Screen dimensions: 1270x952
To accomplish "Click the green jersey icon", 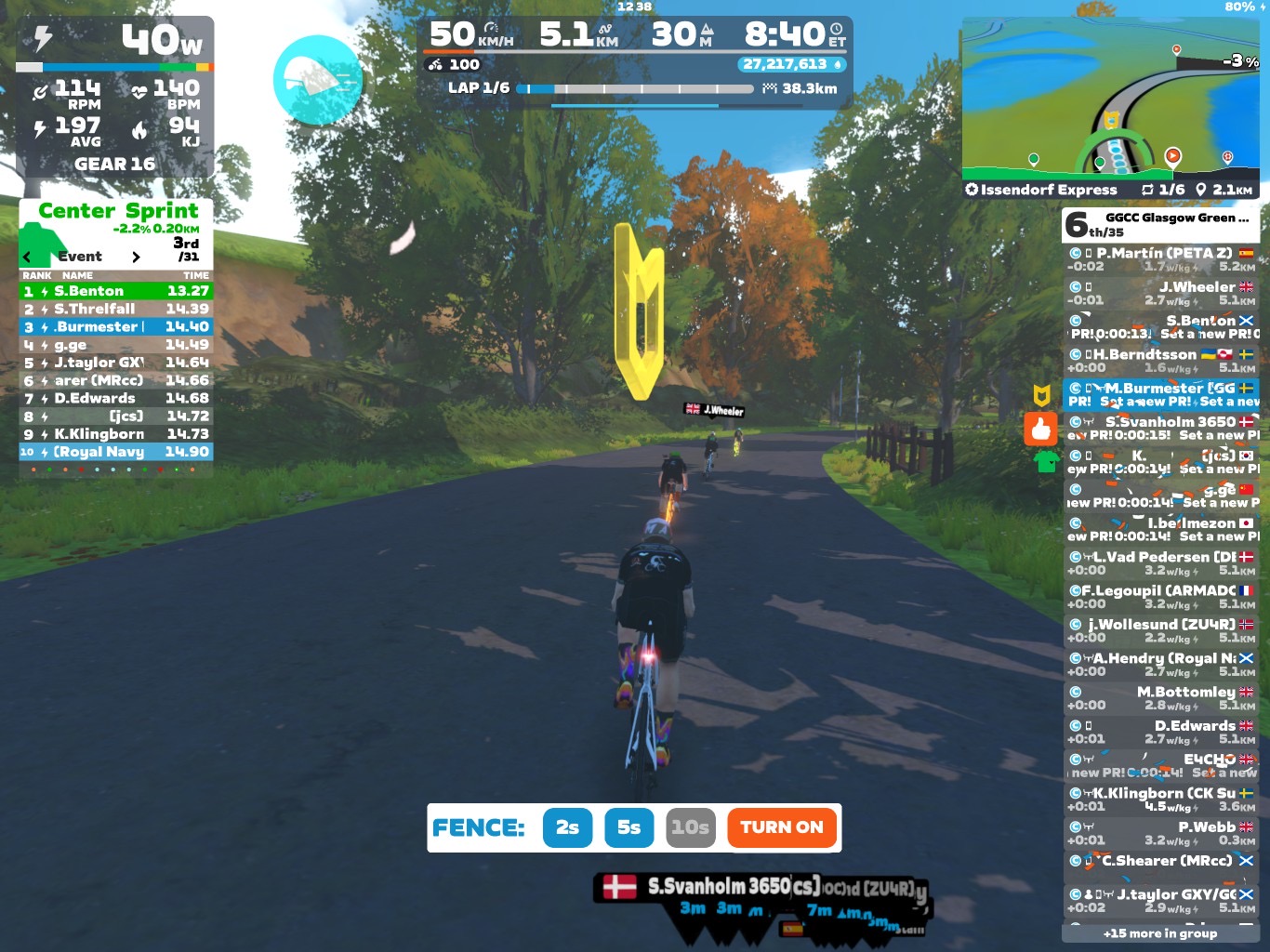I will click(x=1046, y=460).
